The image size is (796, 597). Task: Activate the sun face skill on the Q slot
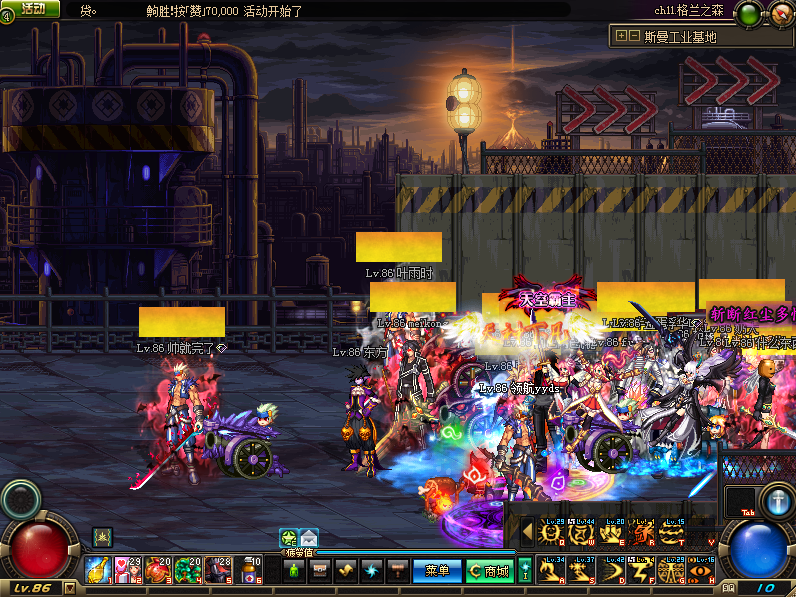pos(552,533)
